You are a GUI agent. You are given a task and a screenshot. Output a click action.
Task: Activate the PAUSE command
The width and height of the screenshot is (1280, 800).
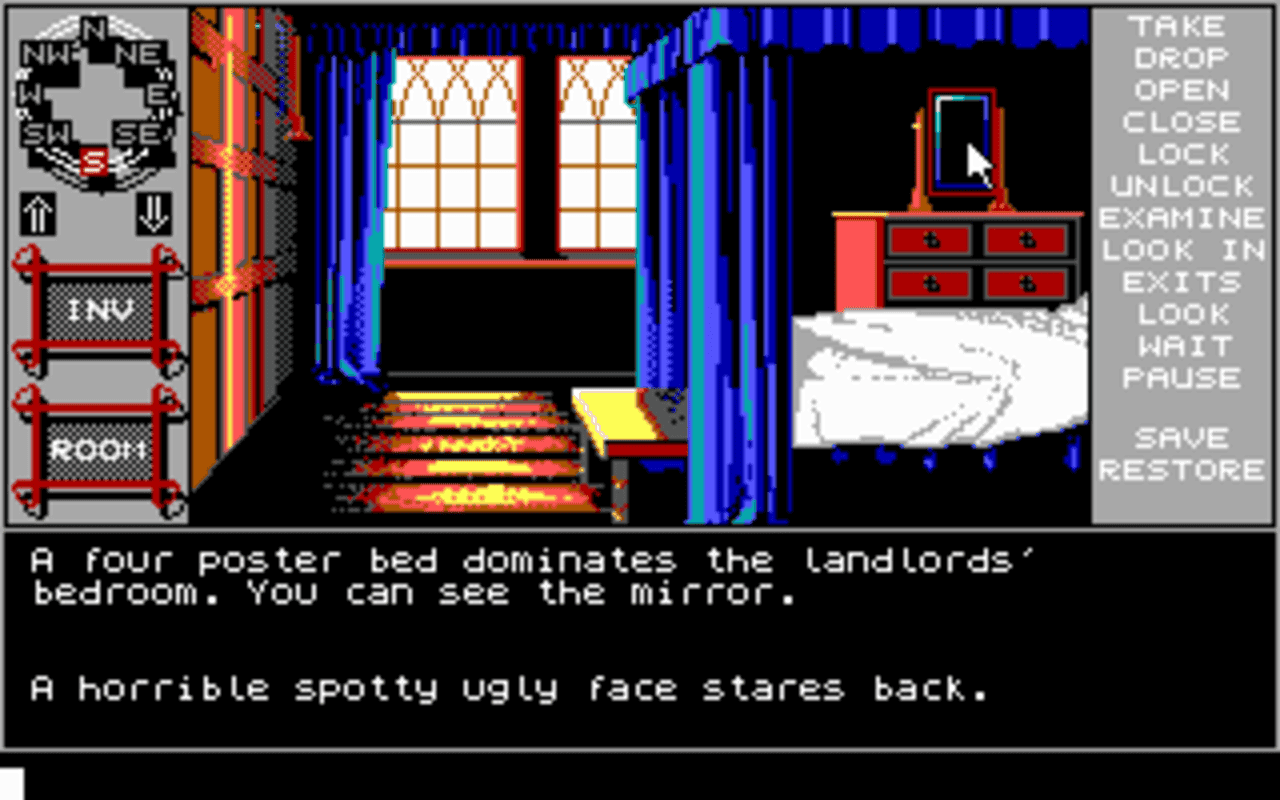click(x=1183, y=378)
